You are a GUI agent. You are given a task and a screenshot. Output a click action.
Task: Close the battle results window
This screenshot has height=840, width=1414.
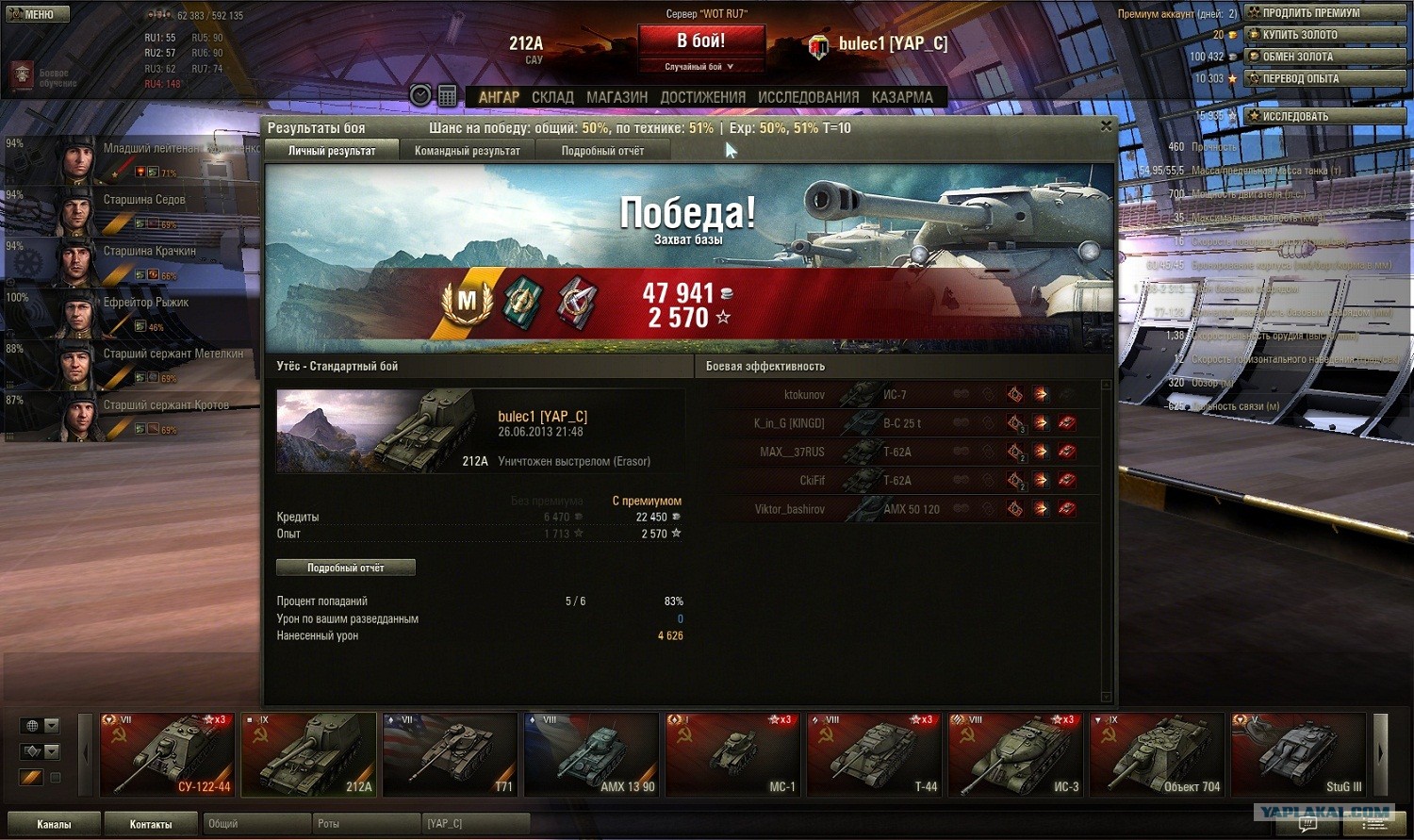tap(1106, 125)
